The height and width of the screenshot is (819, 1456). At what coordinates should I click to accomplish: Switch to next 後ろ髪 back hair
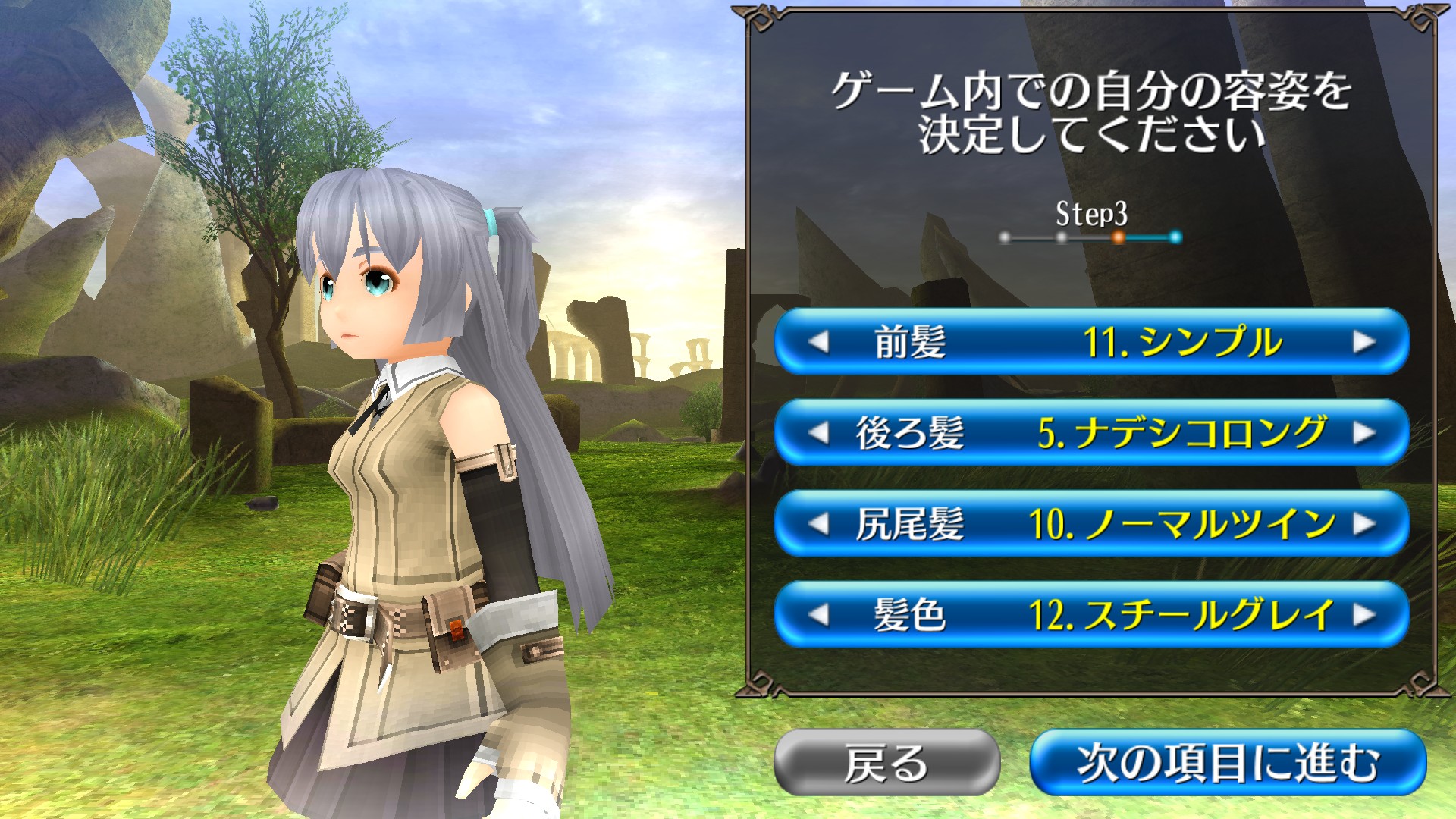[1363, 433]
